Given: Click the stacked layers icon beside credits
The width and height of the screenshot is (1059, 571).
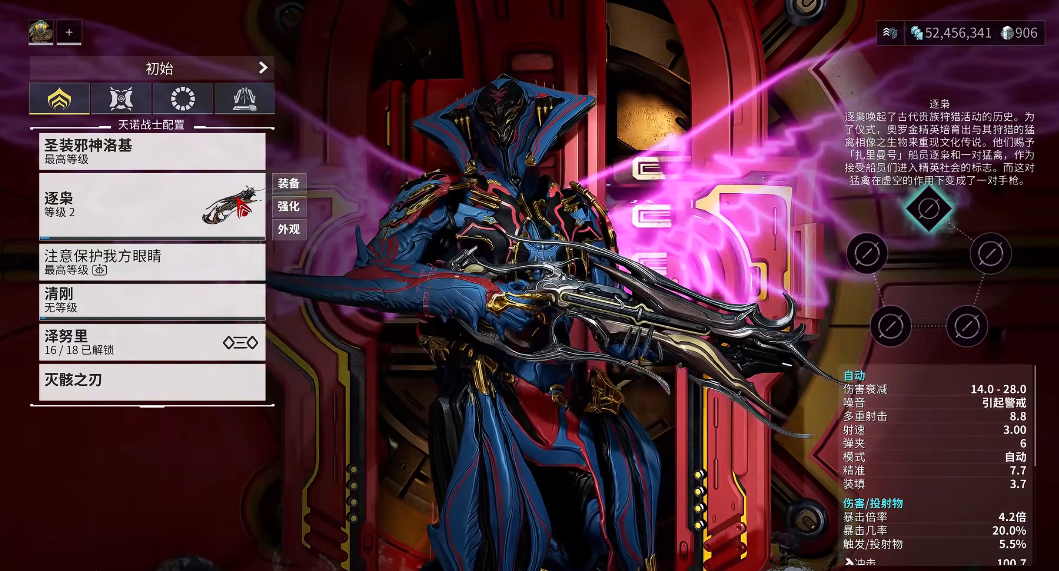Looking at the screenshot, I should click(x=890, y=33).
